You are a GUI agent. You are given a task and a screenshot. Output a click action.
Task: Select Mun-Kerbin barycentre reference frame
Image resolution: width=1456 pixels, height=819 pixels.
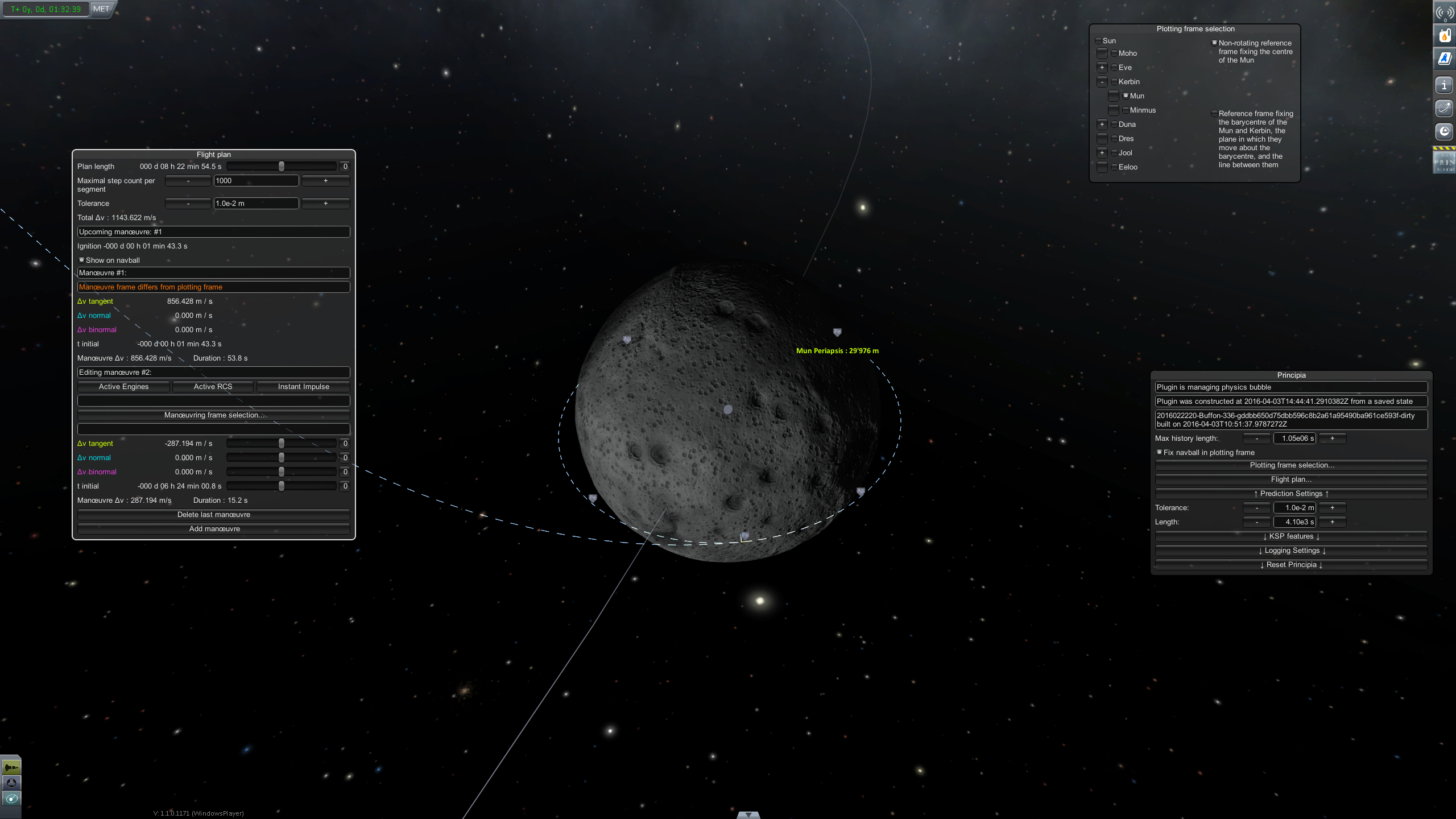(x=1214, y=114)
